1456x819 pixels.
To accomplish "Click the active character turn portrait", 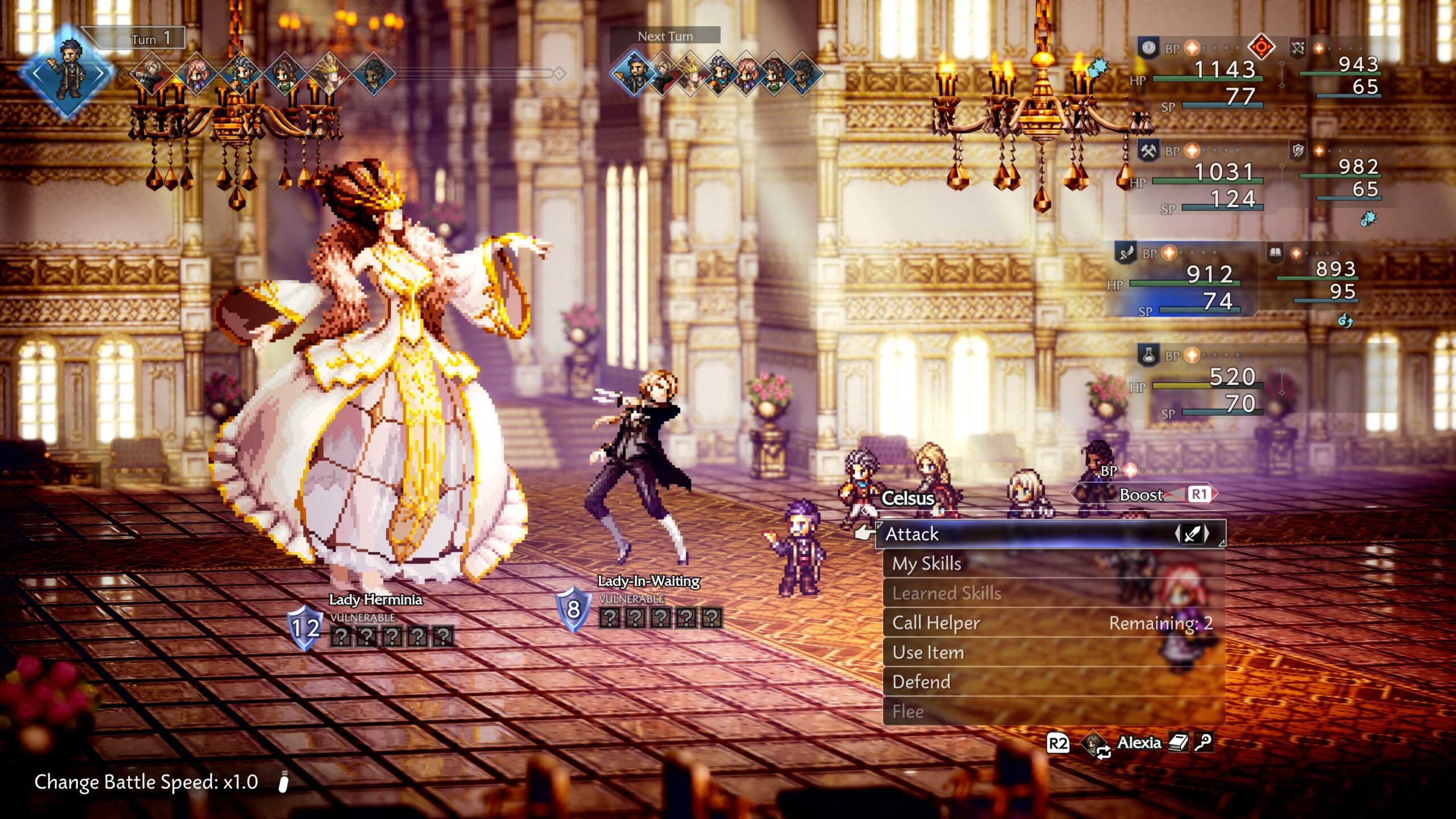I will point(67,72).
